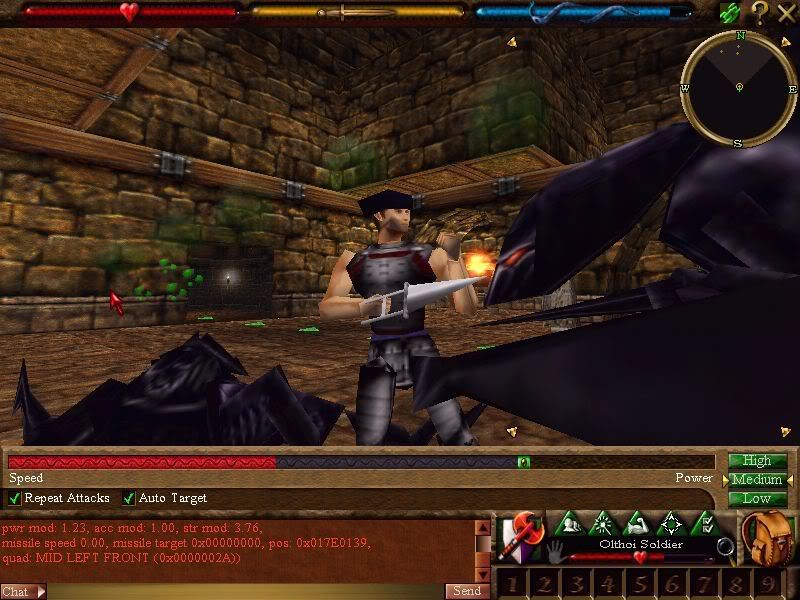The image size is (800, 600).
Task: Open the backpack inventory
Action: tap(767, 538)
